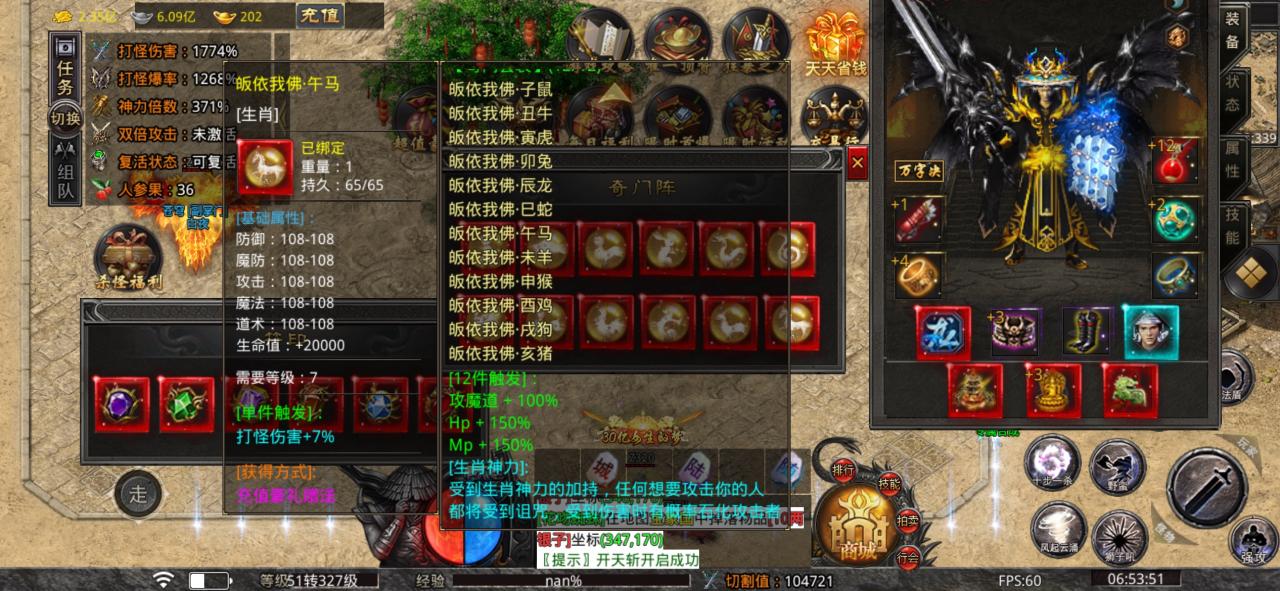Switch to the 任务 quest tab

[x=65, y=75]
